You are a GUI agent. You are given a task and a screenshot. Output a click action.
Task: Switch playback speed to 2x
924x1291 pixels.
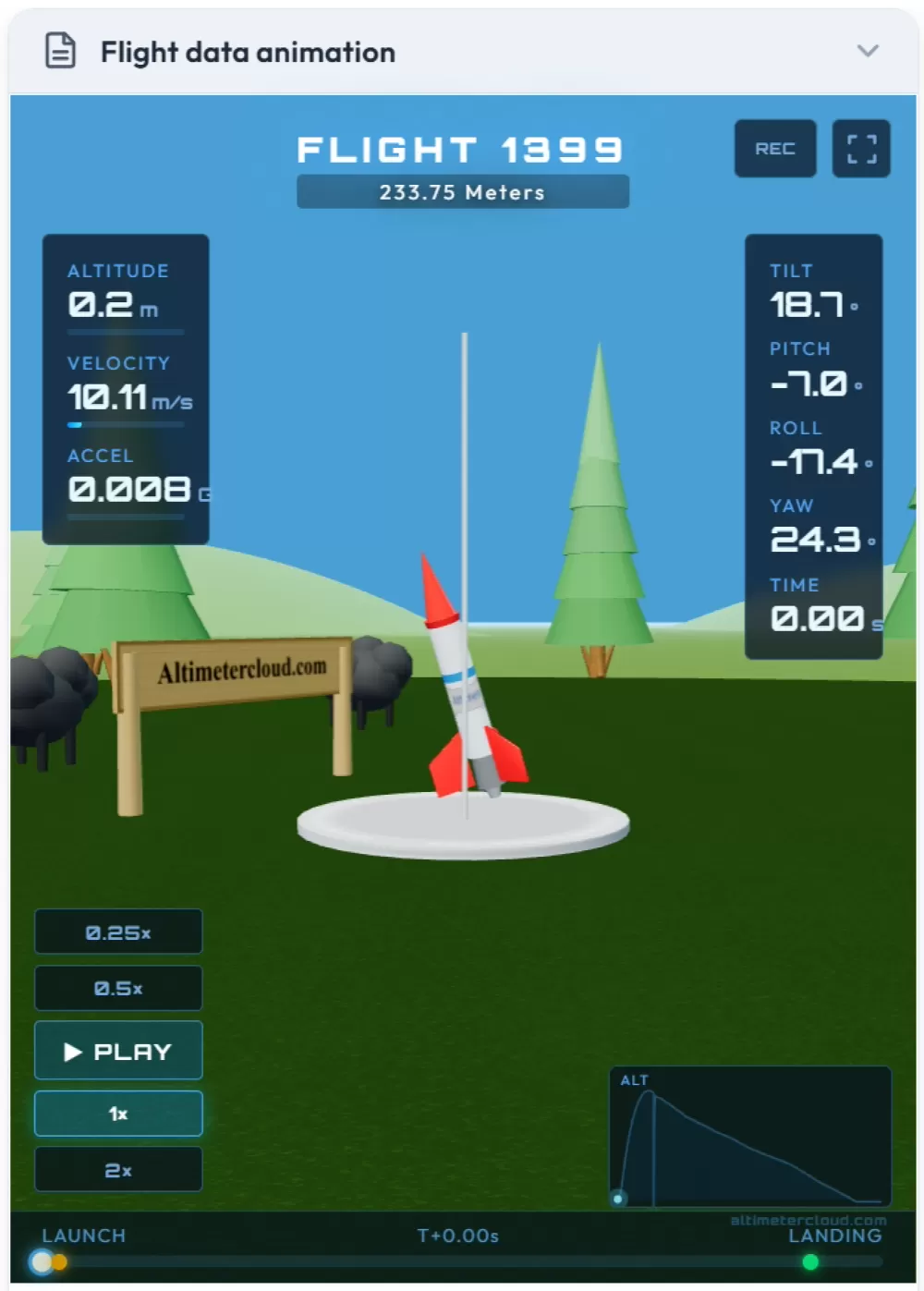(x=118, y=1170)
